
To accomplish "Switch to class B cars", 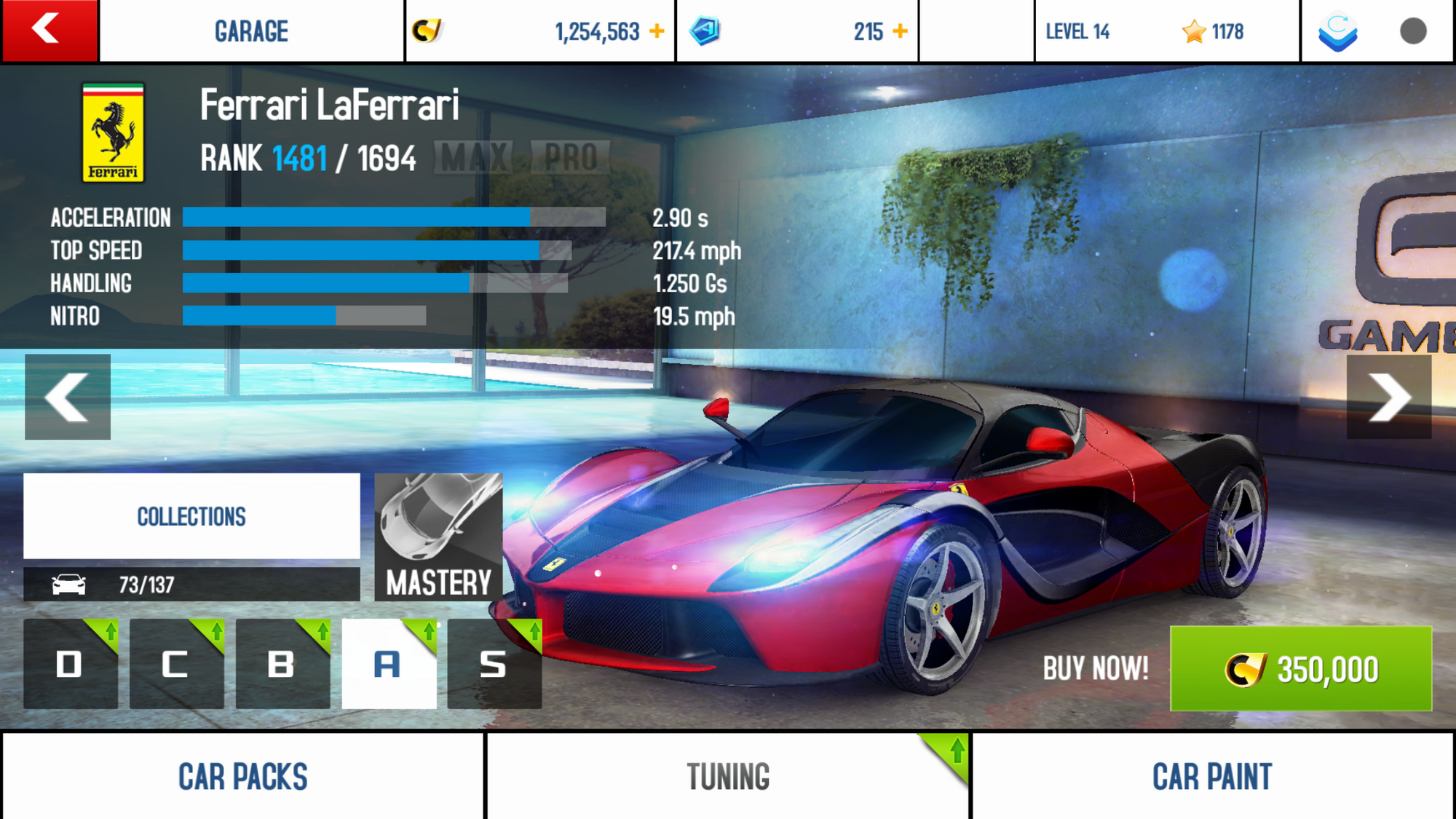I will (282, 664).
